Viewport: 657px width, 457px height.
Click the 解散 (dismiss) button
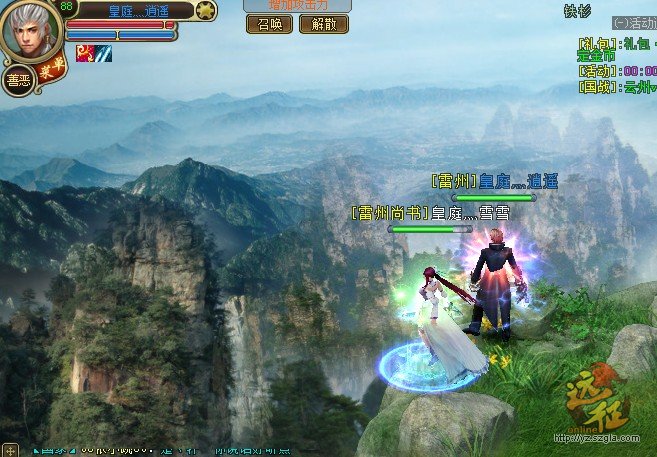(324, 24)
